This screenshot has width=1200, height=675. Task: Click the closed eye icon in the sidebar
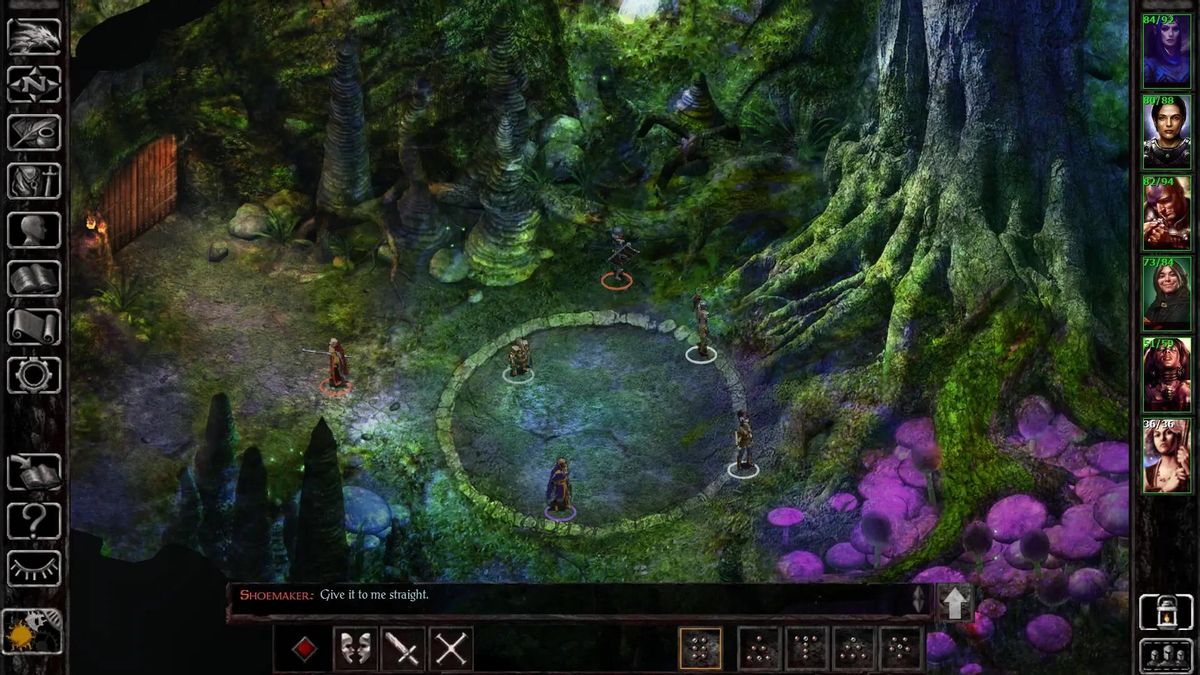(x=34, y=568)
